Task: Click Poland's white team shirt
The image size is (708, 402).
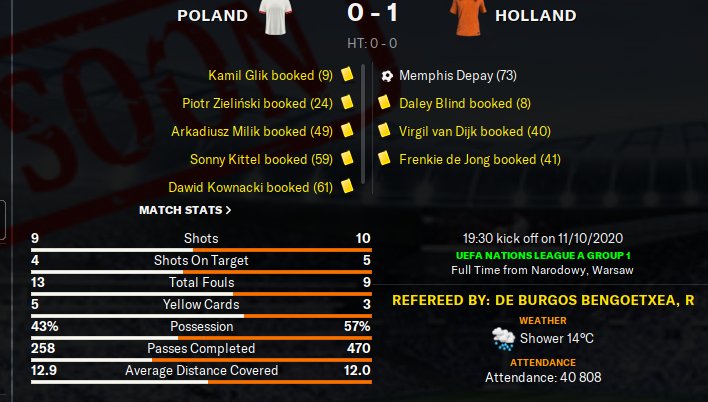Action: point(280,18)
